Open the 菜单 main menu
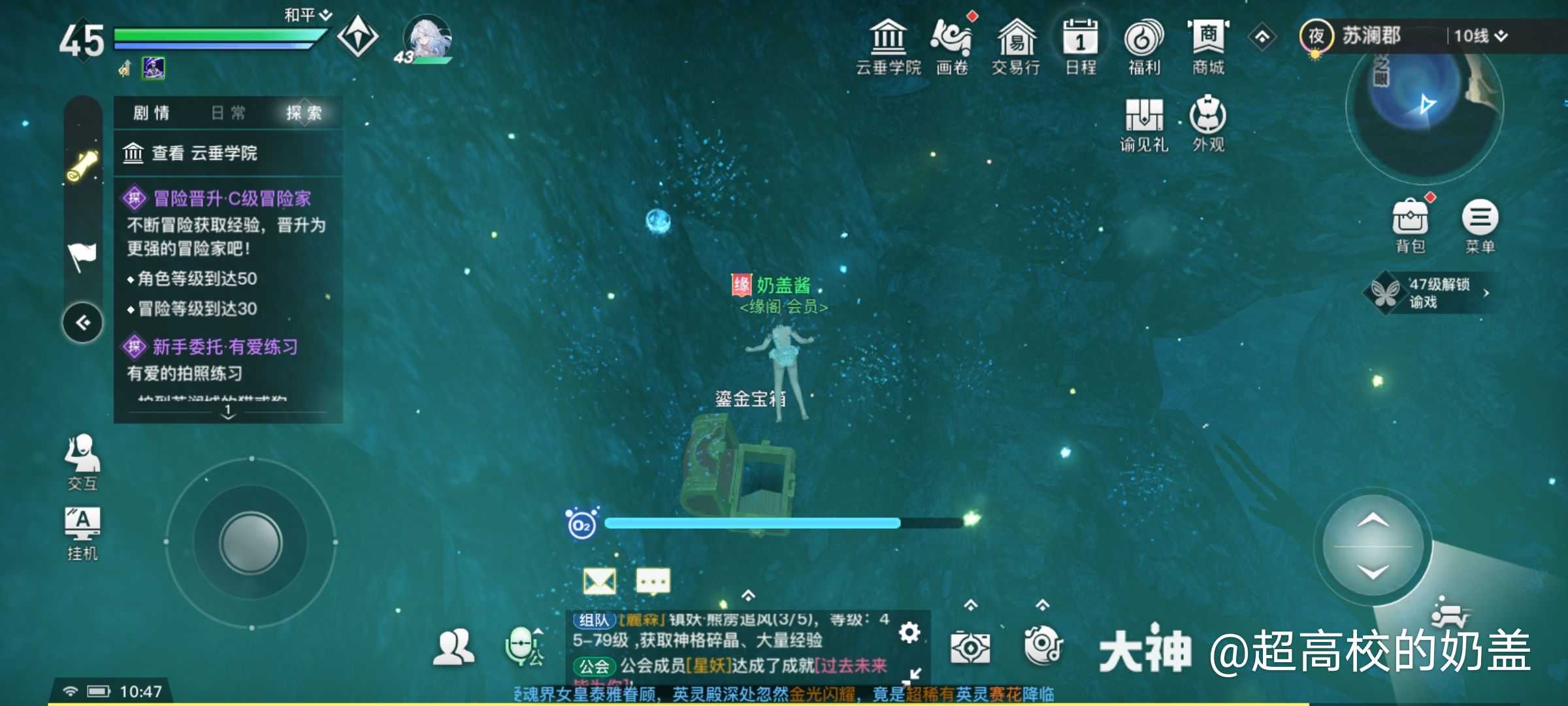The height and width of the screenshot is (706, 1568). coord(1480,226)
